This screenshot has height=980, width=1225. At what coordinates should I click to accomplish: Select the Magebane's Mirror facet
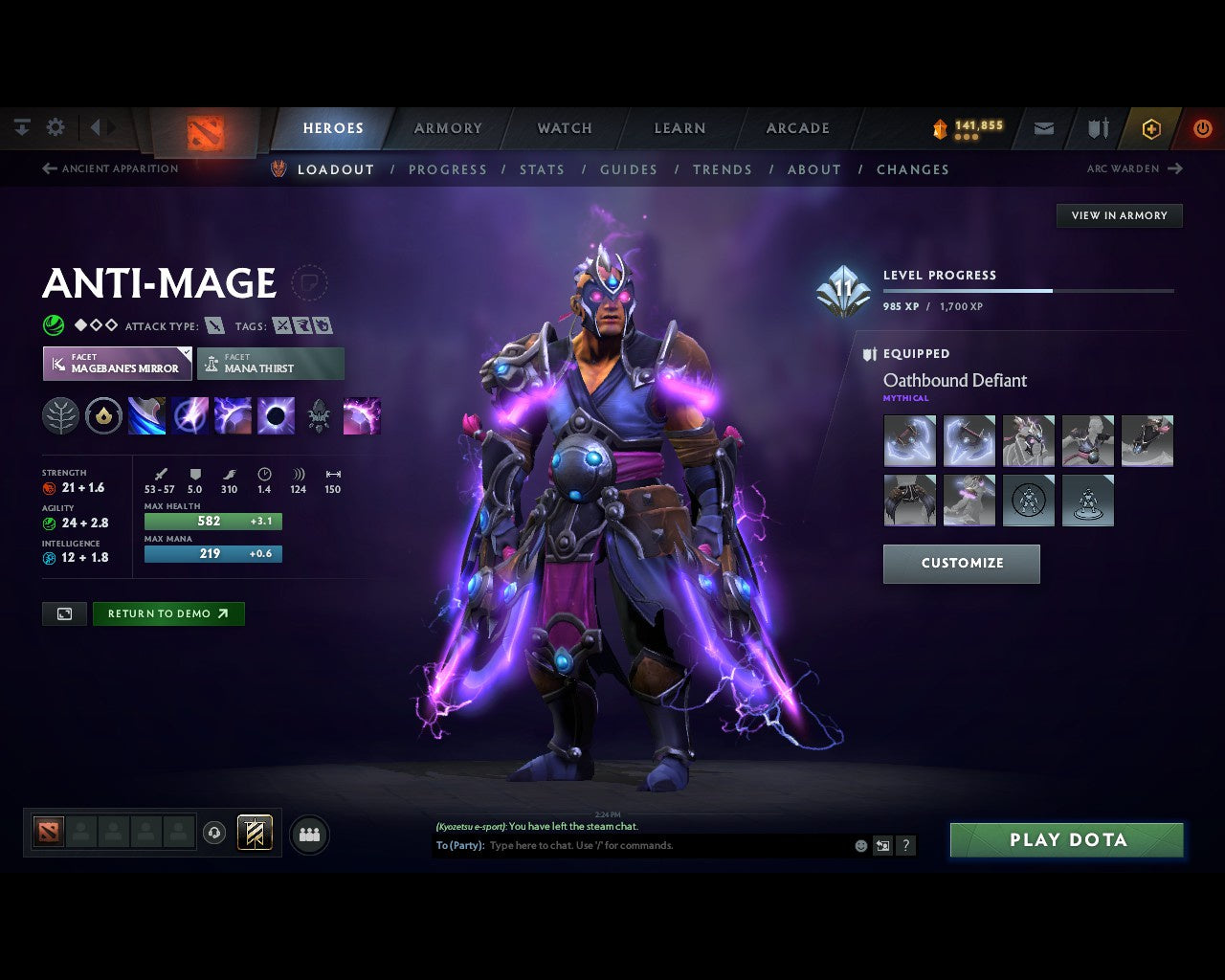(117, 364)
